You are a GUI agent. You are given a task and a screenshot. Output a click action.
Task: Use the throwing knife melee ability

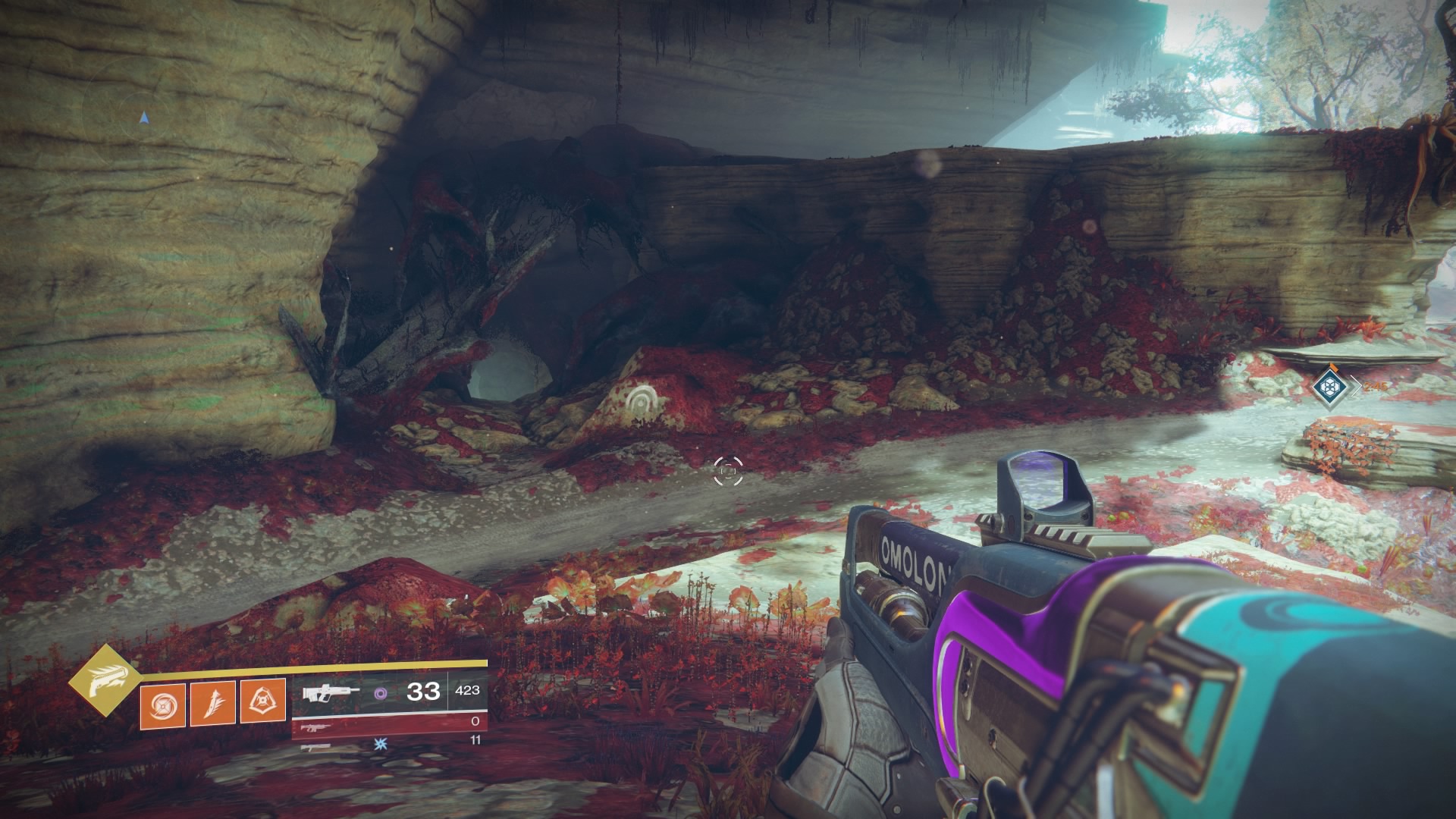point(212,702)
